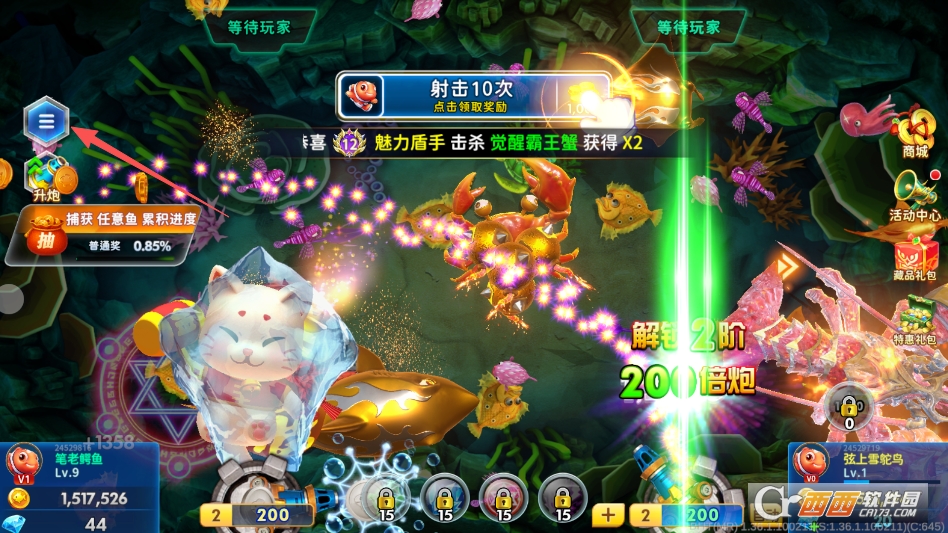Claim the 射击10次 shooting mission reward
The height and width of the screenshot is (533, 948).
tap(473, 96)
